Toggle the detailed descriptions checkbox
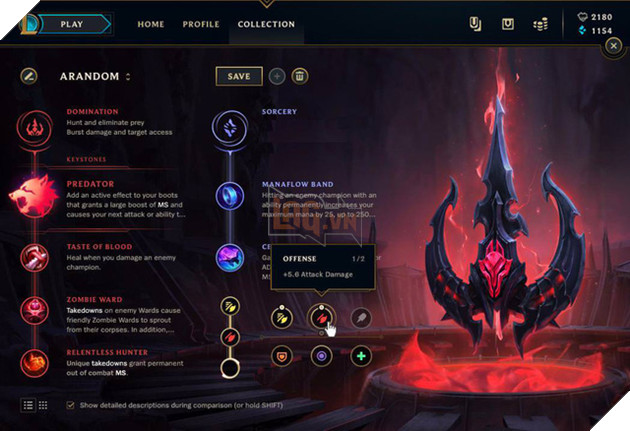The height and width of the screenshot is (431, 630). tap(69, 405)
